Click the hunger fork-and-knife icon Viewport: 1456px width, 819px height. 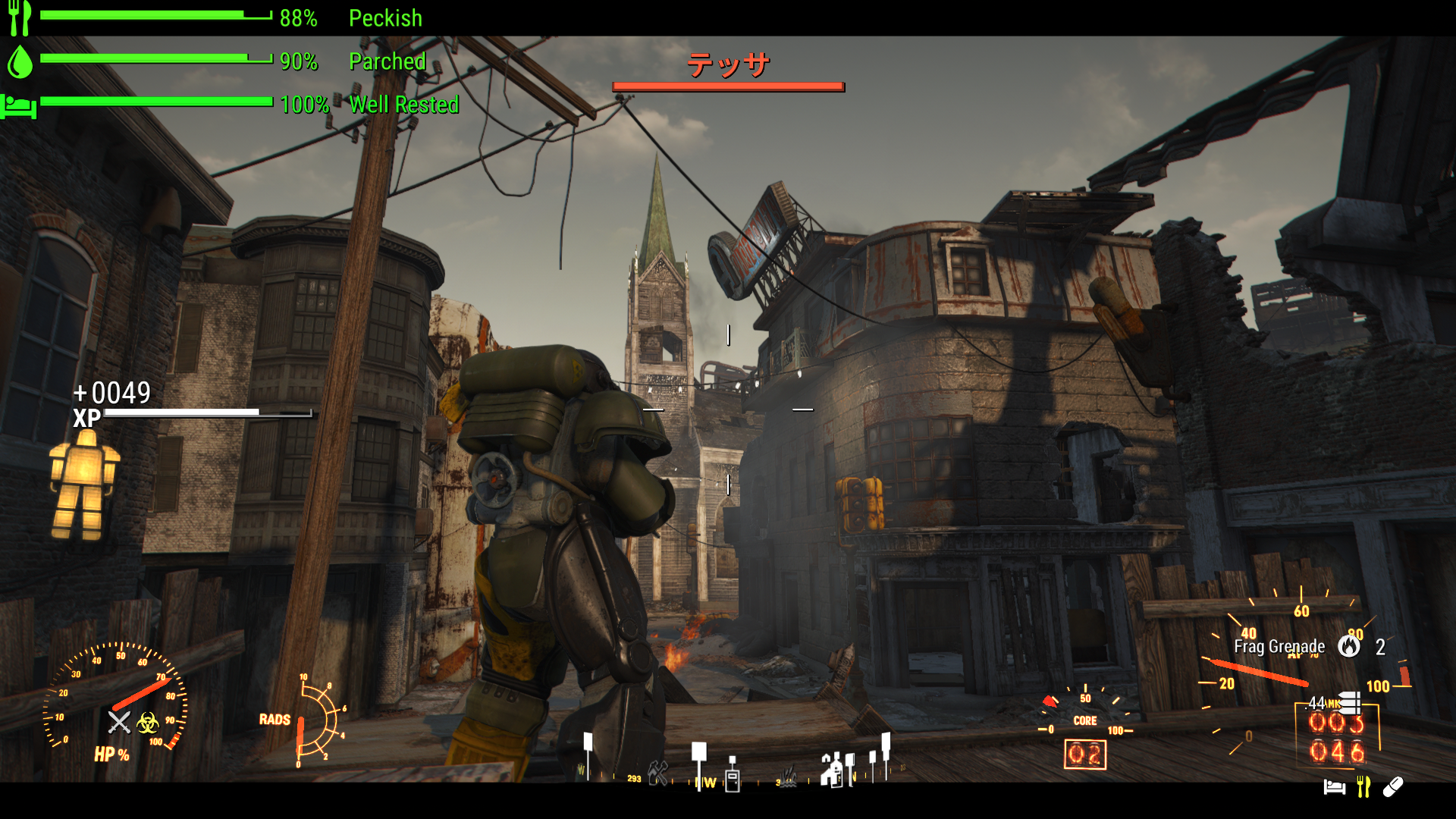[20, 17]
